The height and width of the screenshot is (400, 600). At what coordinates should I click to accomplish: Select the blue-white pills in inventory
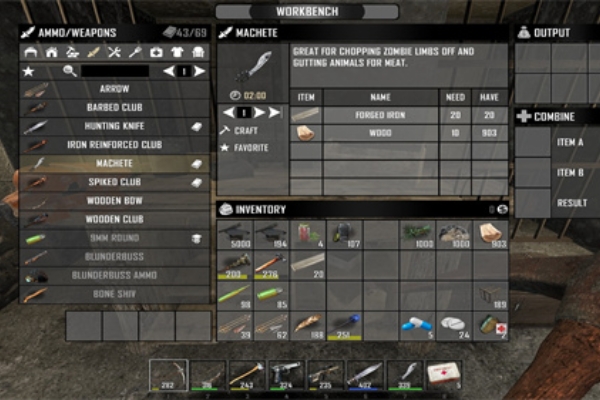pyautogui.click(x=417, y=326)
